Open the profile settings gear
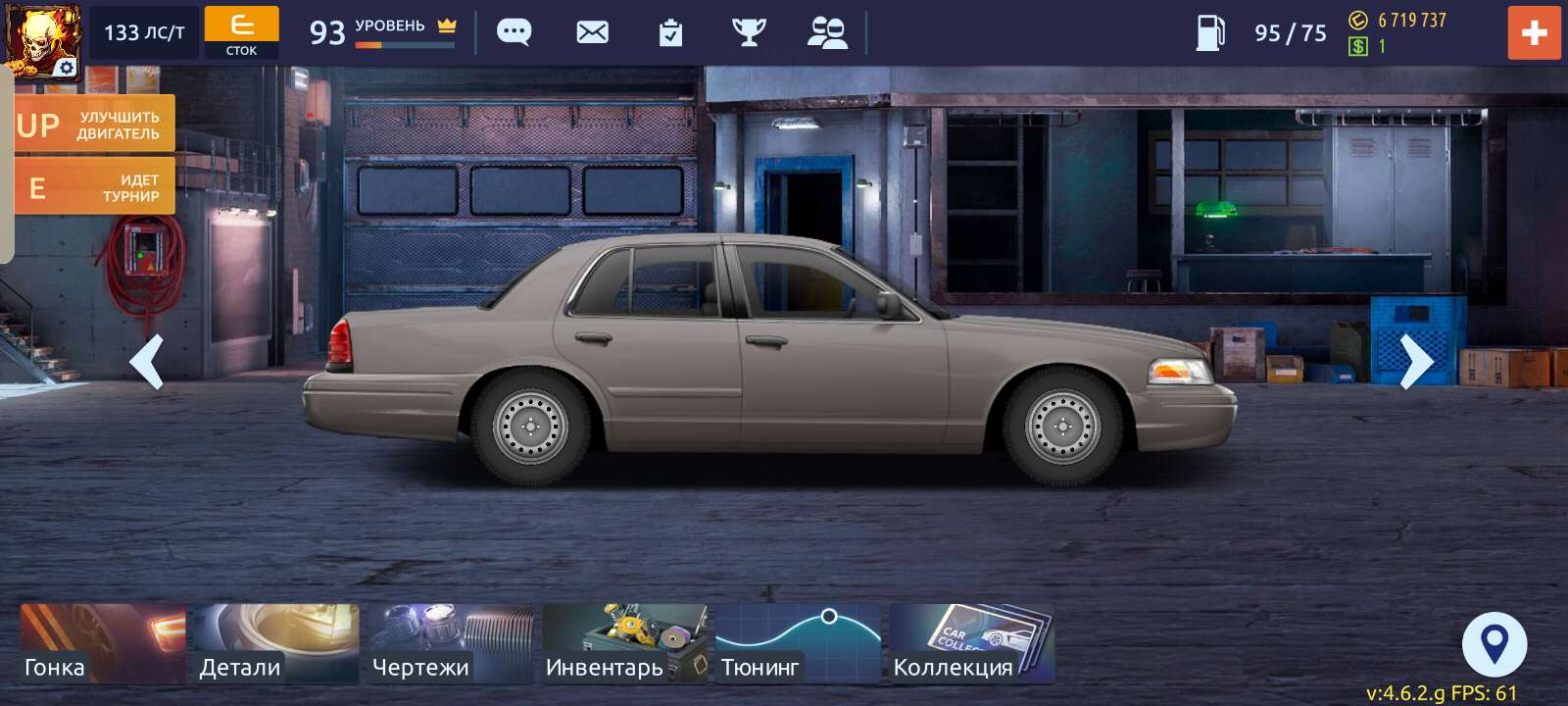Image resolution: width=1568 pixels, height=706 pixels. tap(65, 67)
